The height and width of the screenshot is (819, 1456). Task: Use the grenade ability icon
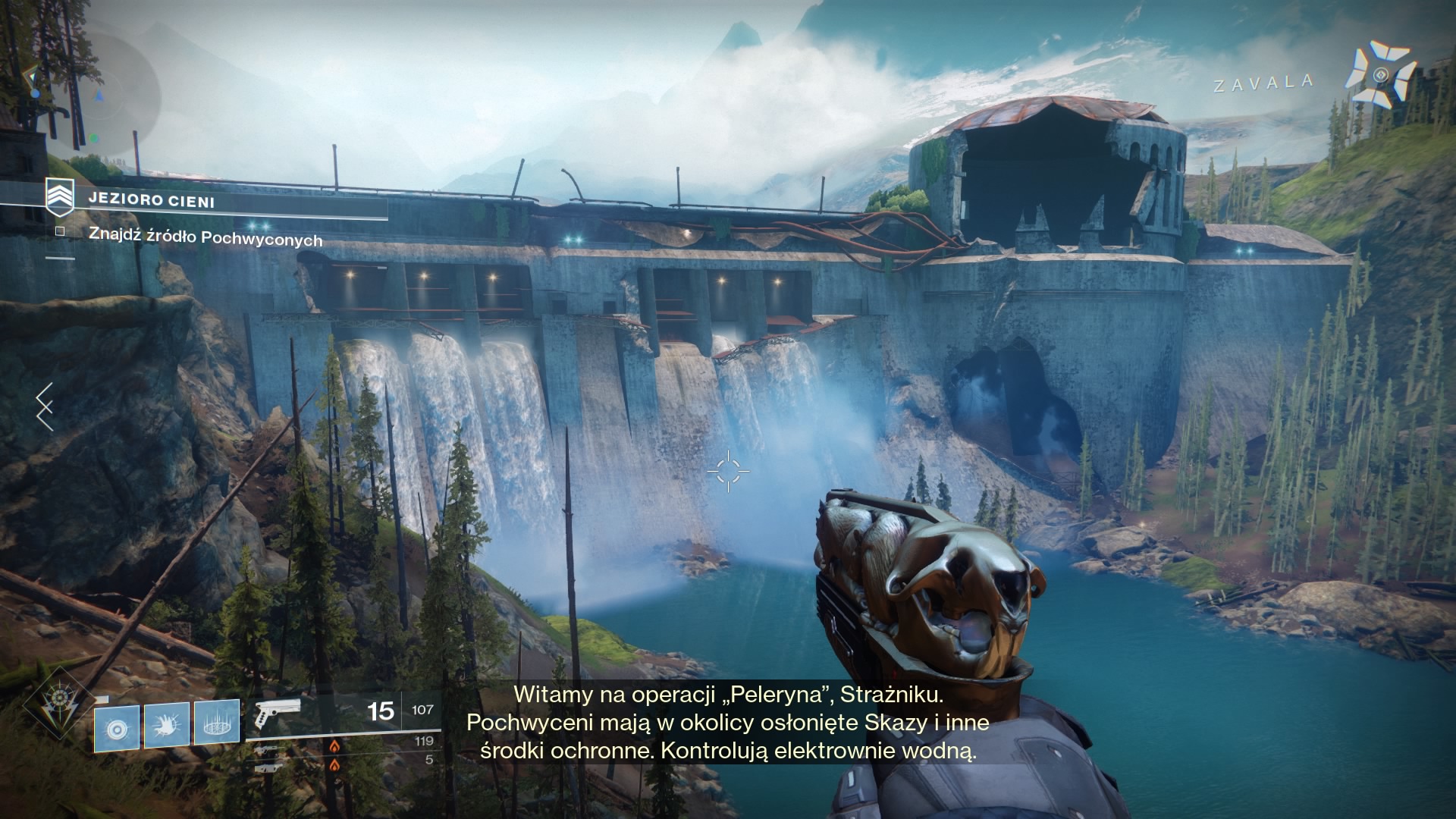(x=117, y=730)
